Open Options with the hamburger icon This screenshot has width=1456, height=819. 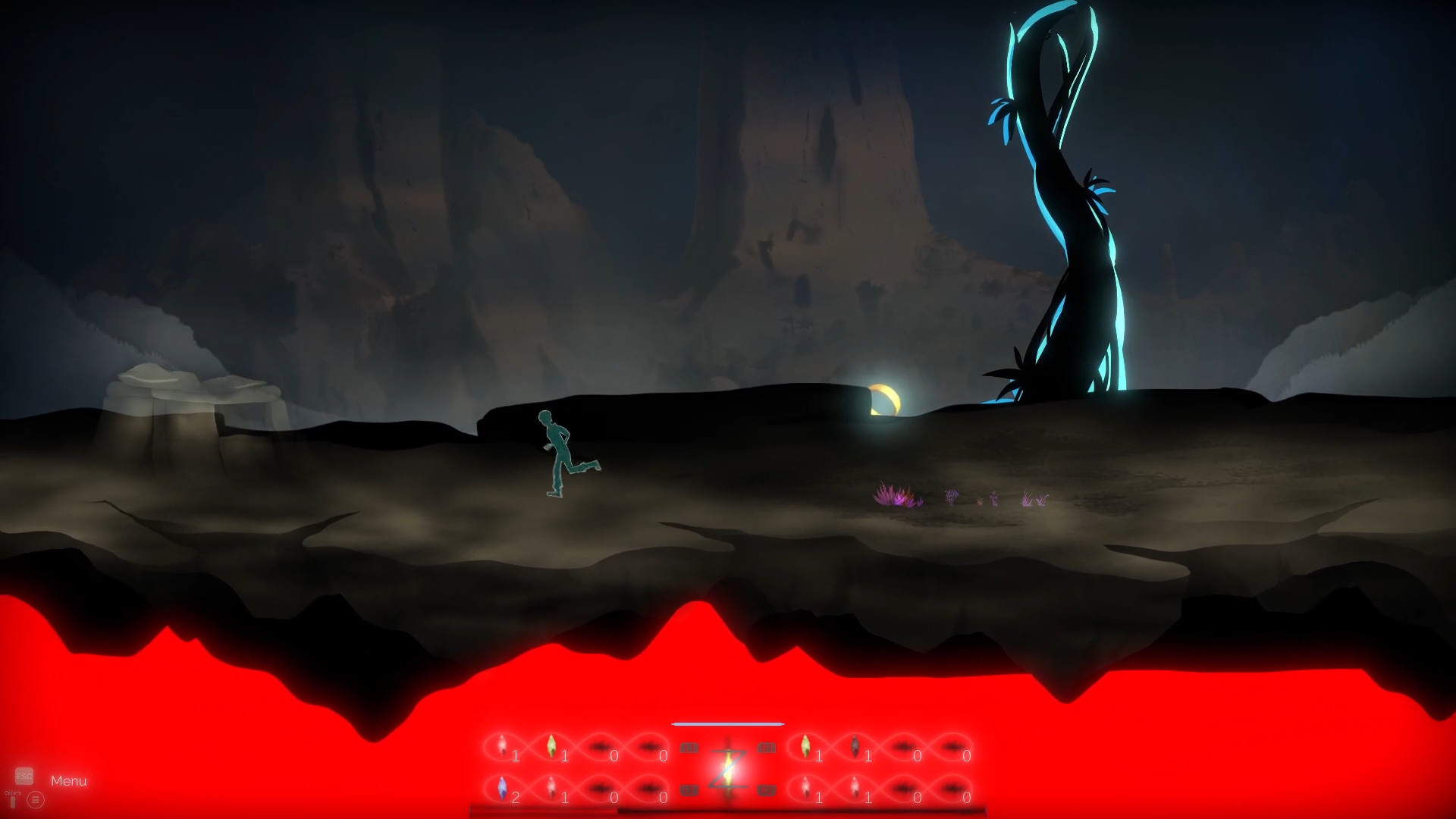[x=36, y=799]
